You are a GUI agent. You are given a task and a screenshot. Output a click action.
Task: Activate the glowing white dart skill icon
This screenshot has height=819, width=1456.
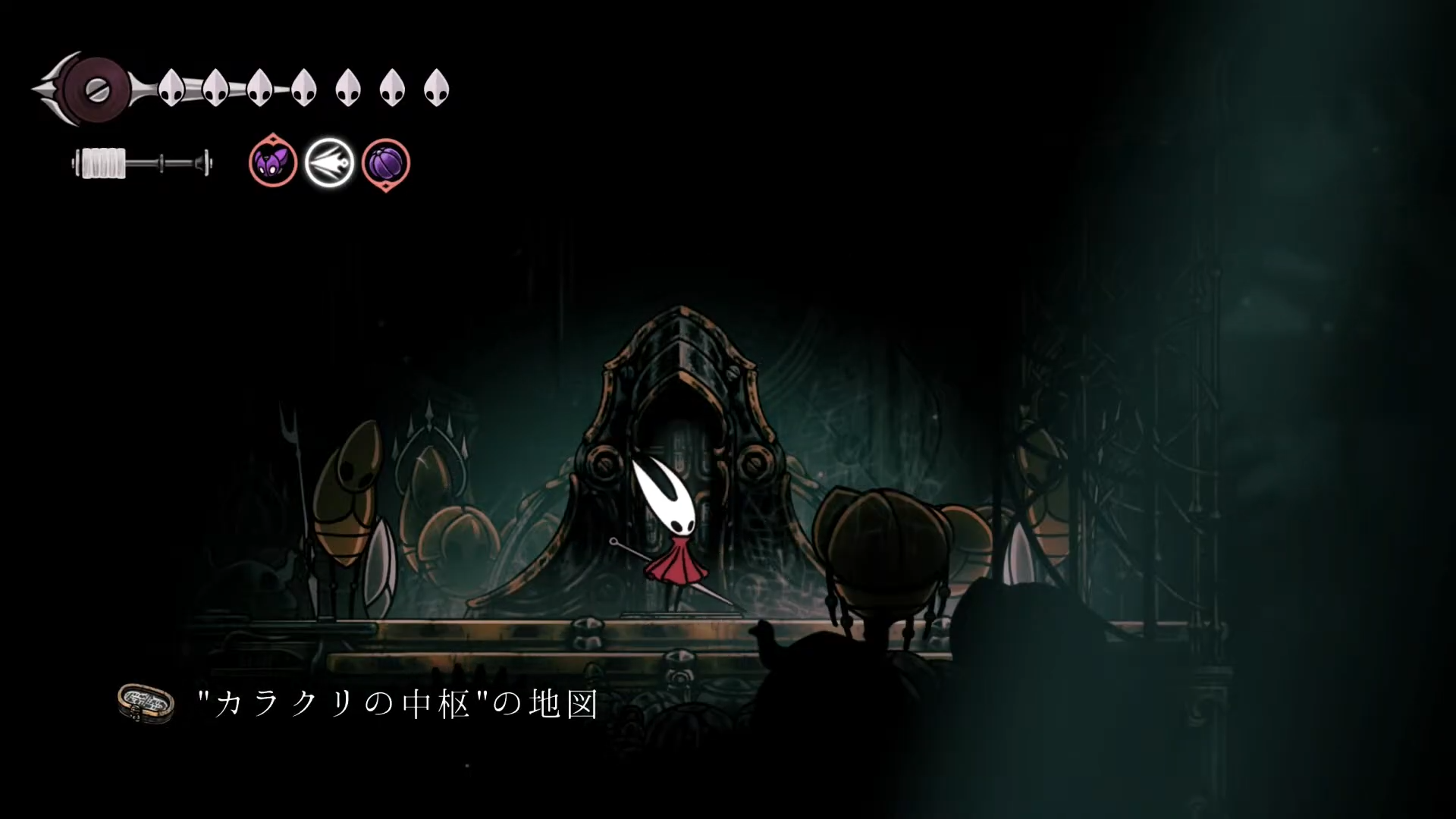click(329, 163)
